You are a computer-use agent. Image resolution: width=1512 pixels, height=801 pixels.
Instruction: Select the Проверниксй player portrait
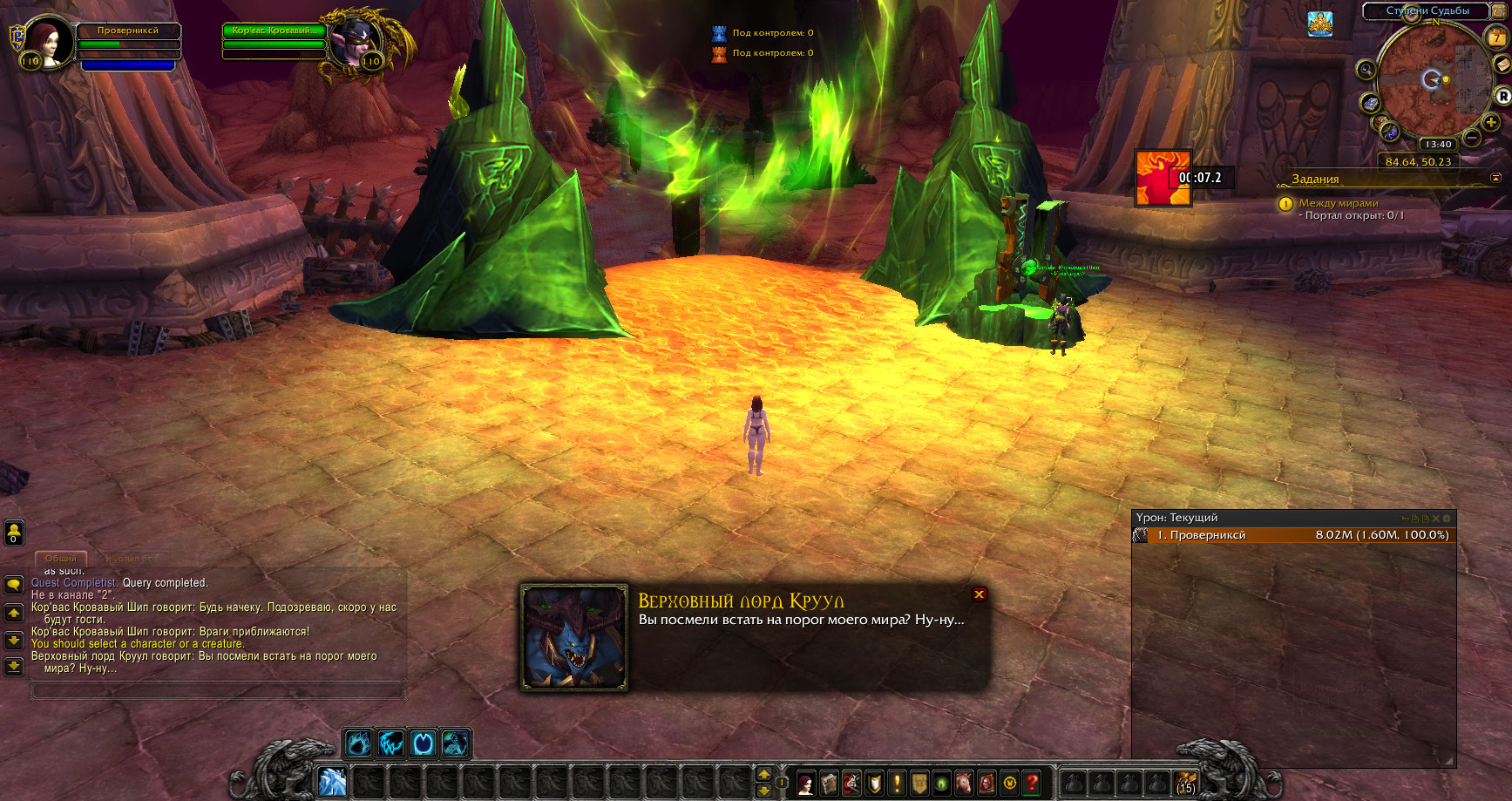click(x=48, y=41)
